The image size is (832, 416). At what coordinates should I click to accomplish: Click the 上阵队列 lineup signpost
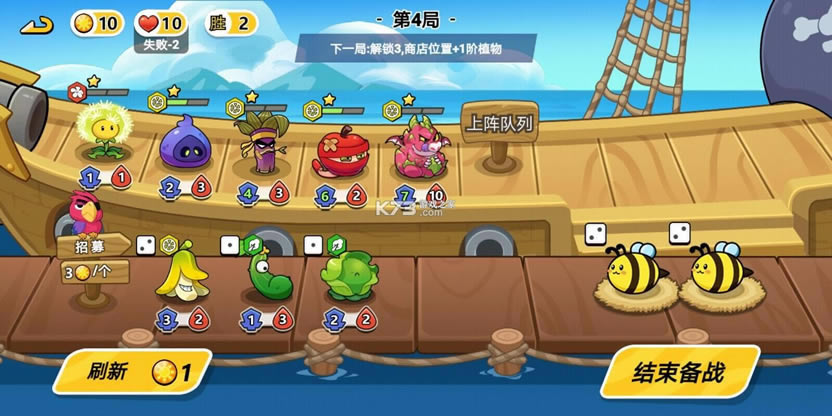tap(499, 126)
